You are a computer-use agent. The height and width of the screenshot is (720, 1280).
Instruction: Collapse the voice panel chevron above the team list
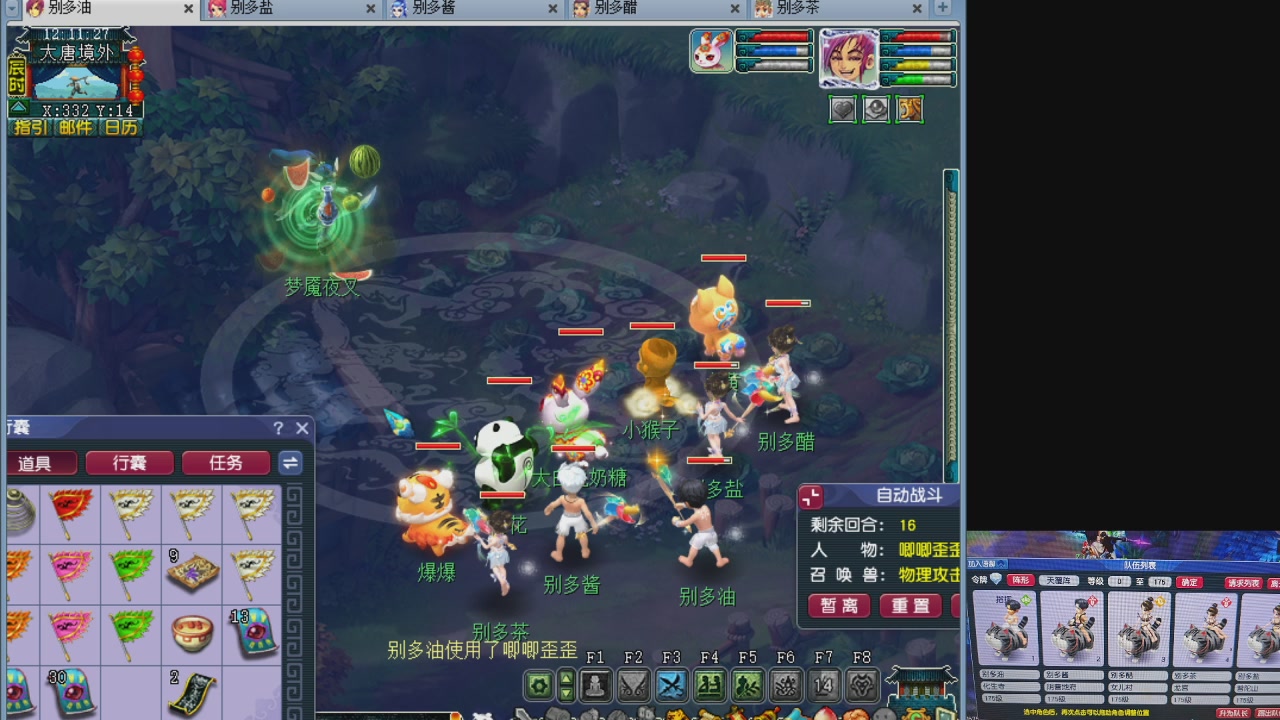(1001, 563)
